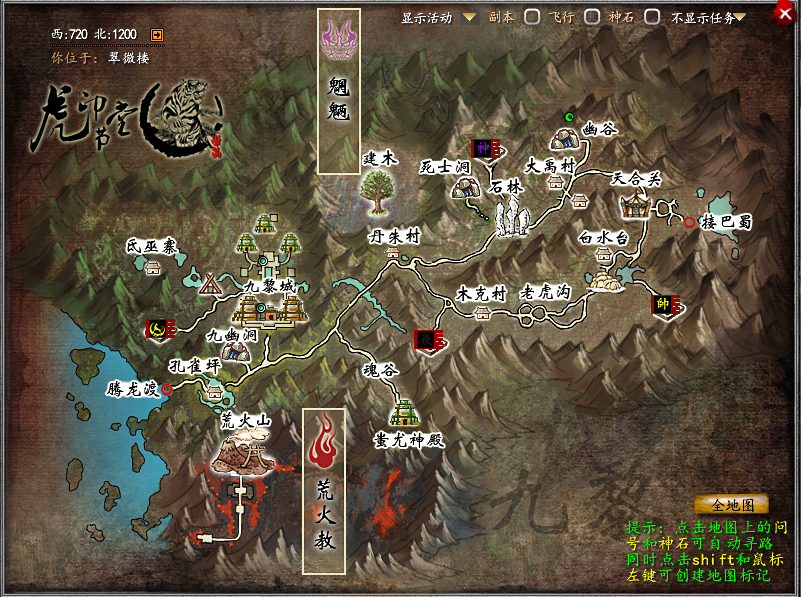This screenshot has height=597, width=801.
Task: Click the 腾龙渡 red circle marker
Action: [167, 389]
